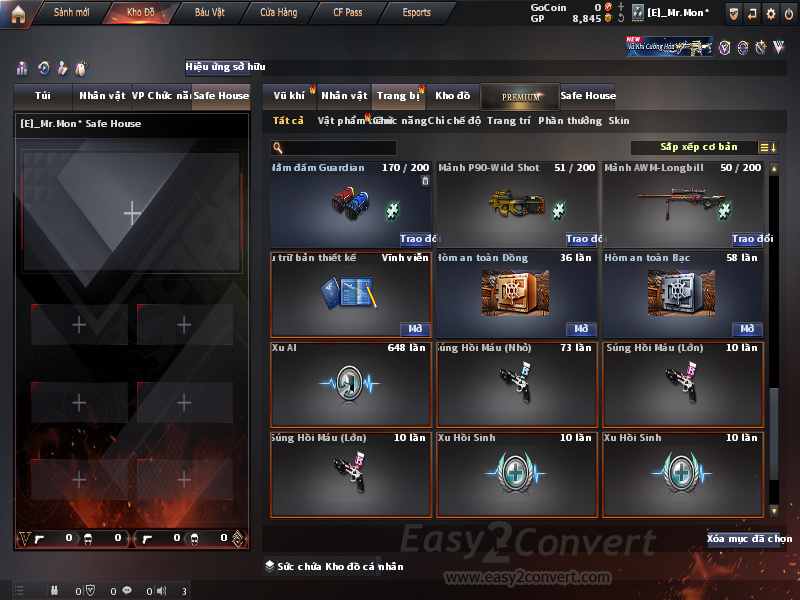800x600 pixels.
Task: Open the Hòm an toàn Đồng safe
Action: tap(581, 329)
